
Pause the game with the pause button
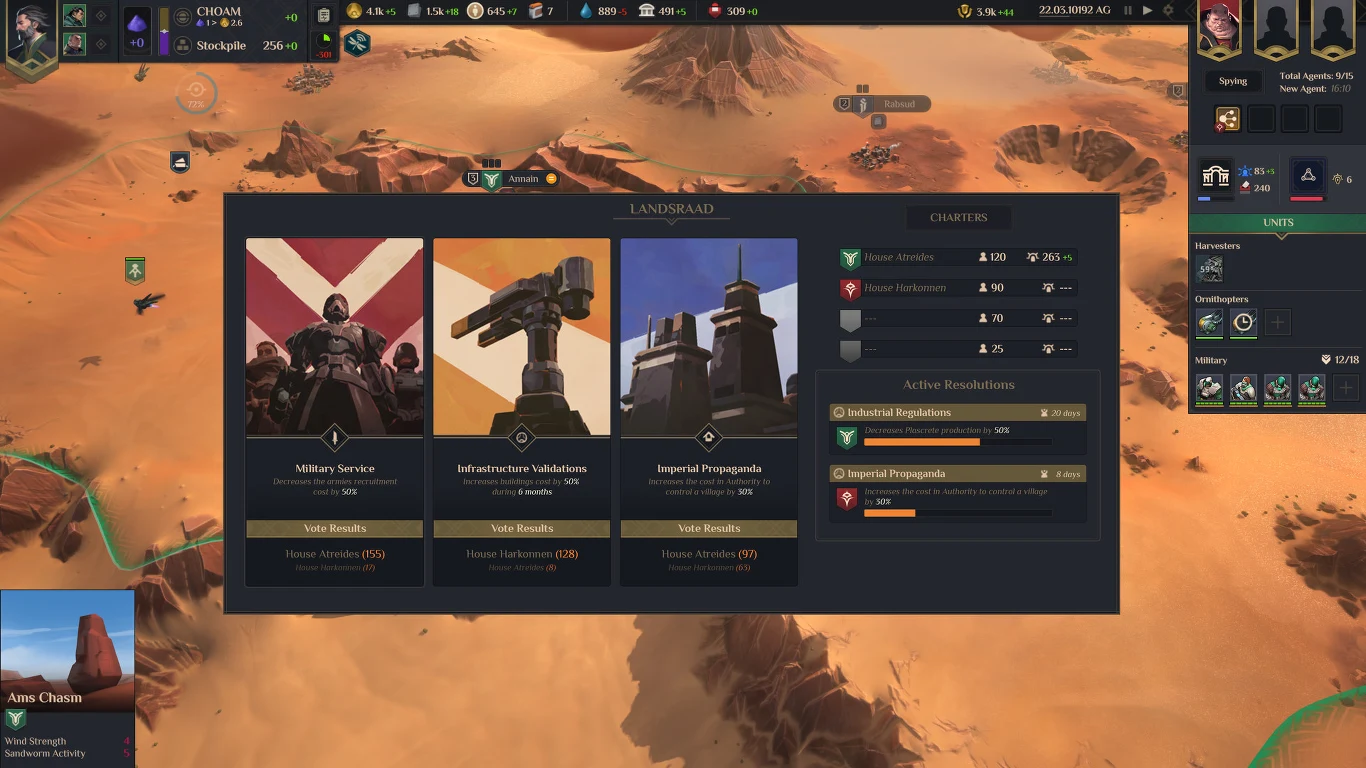tap(1128, 10)
